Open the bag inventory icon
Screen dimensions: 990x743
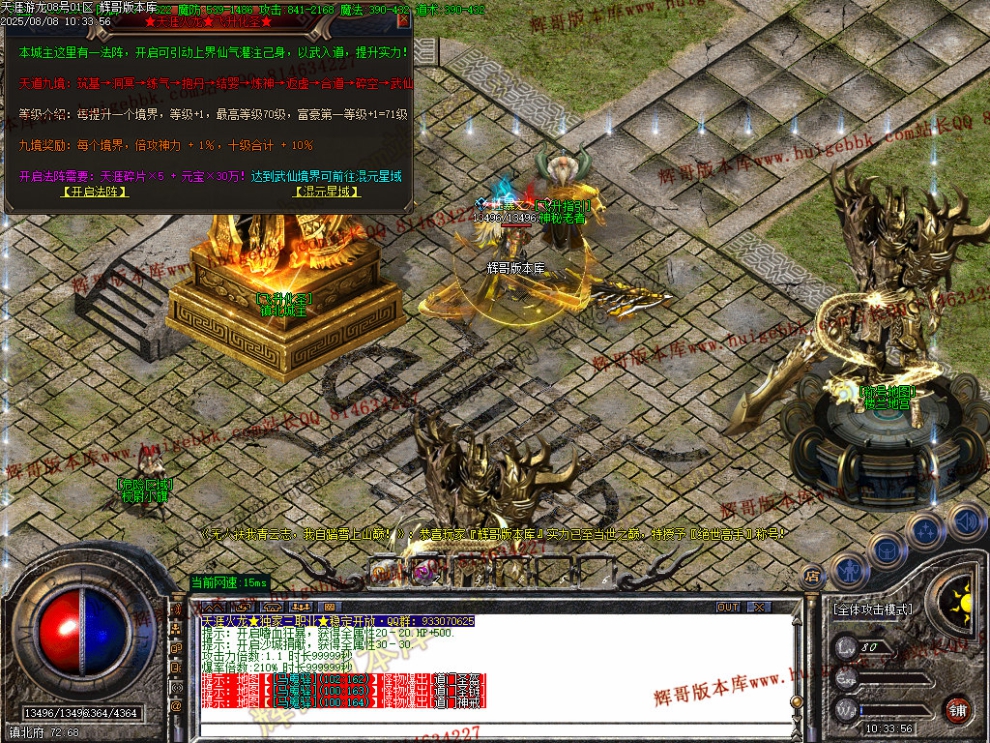(x=886, y=549)
